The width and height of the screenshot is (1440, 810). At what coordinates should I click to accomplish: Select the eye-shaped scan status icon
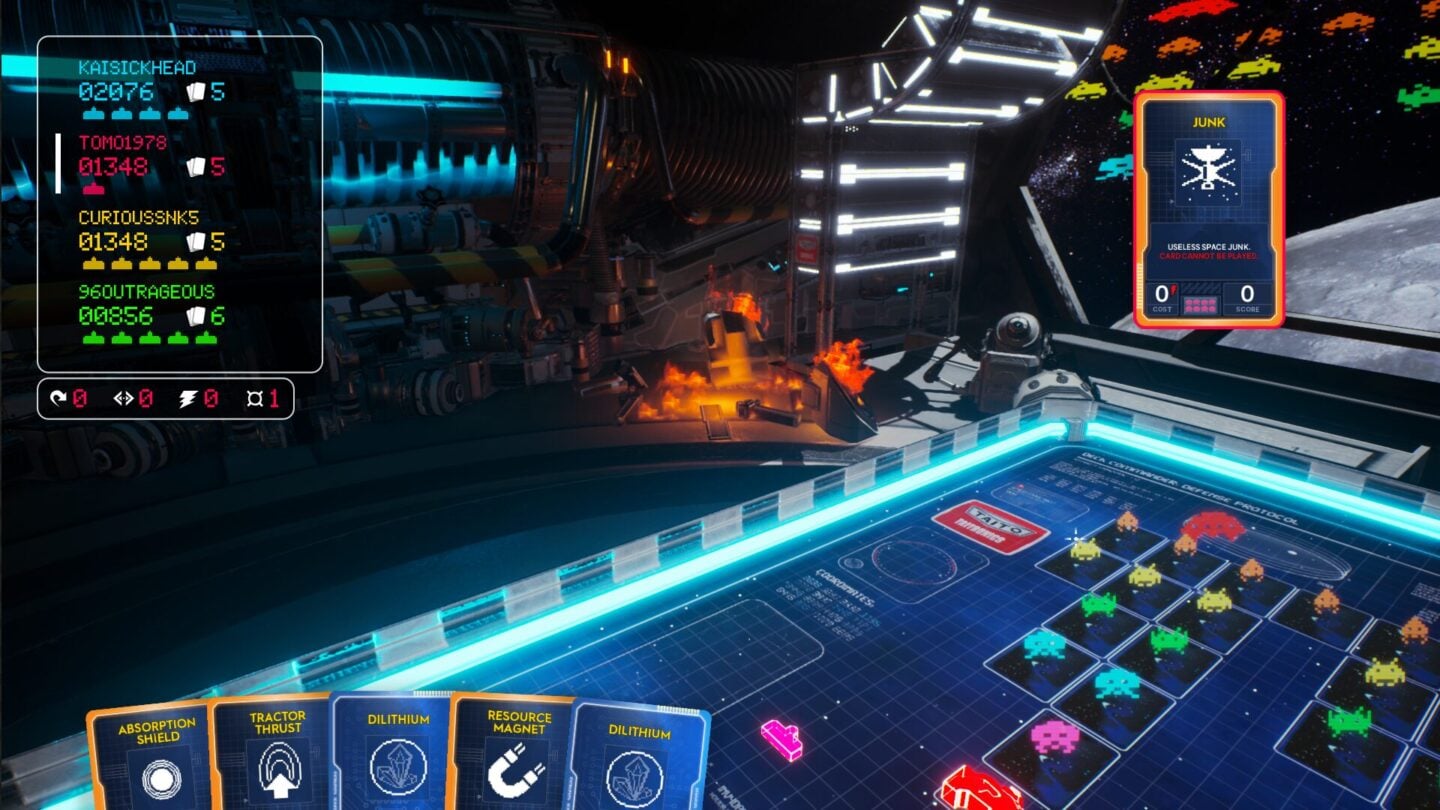(124, 396)
